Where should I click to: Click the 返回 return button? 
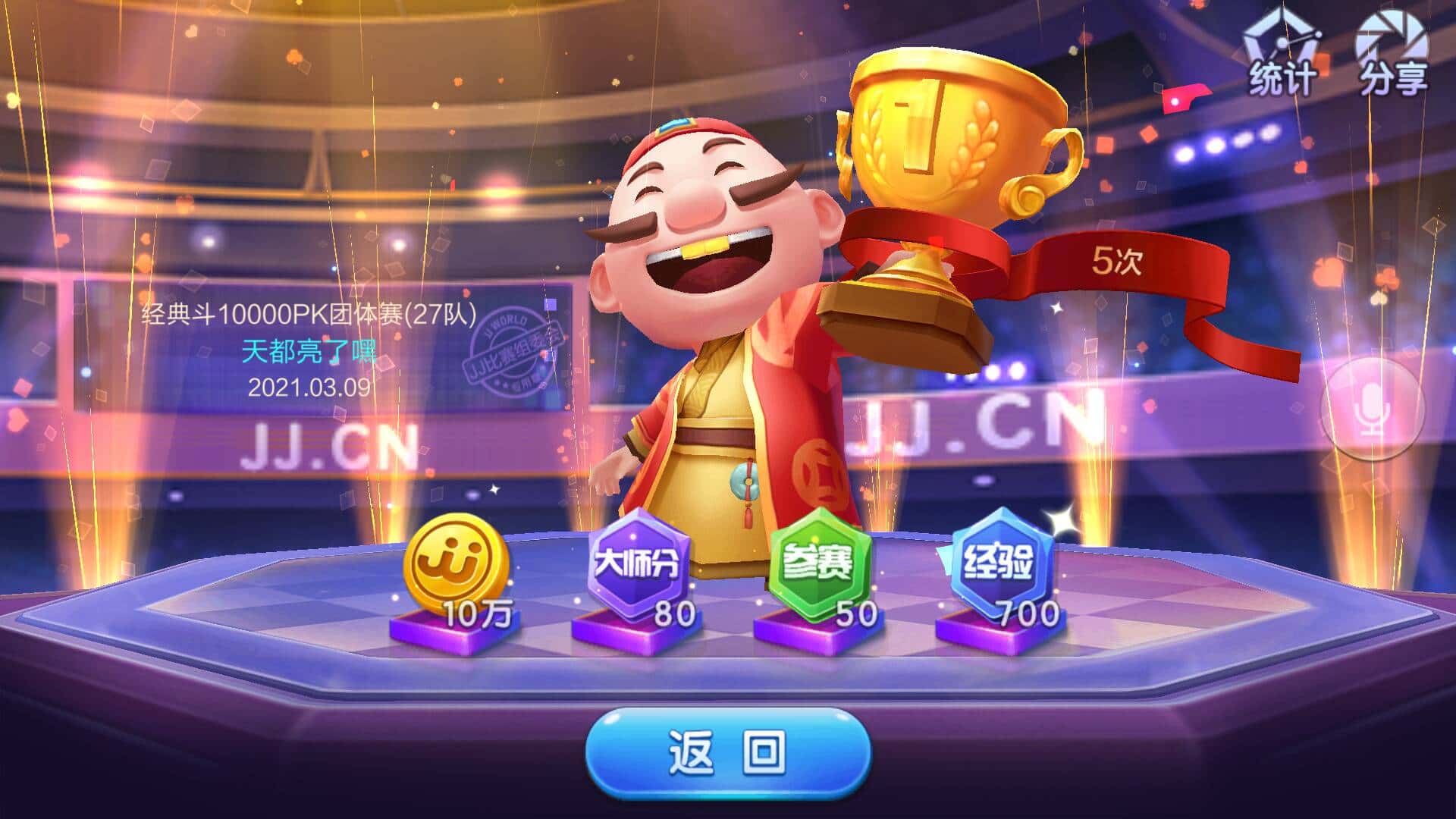tap(728, 752)
